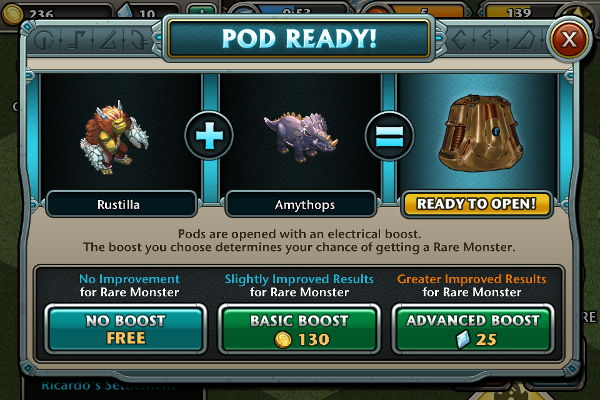Select Basic Boost for 130 coins
This screenshot has width=600, height=400.
coord(299,329)
